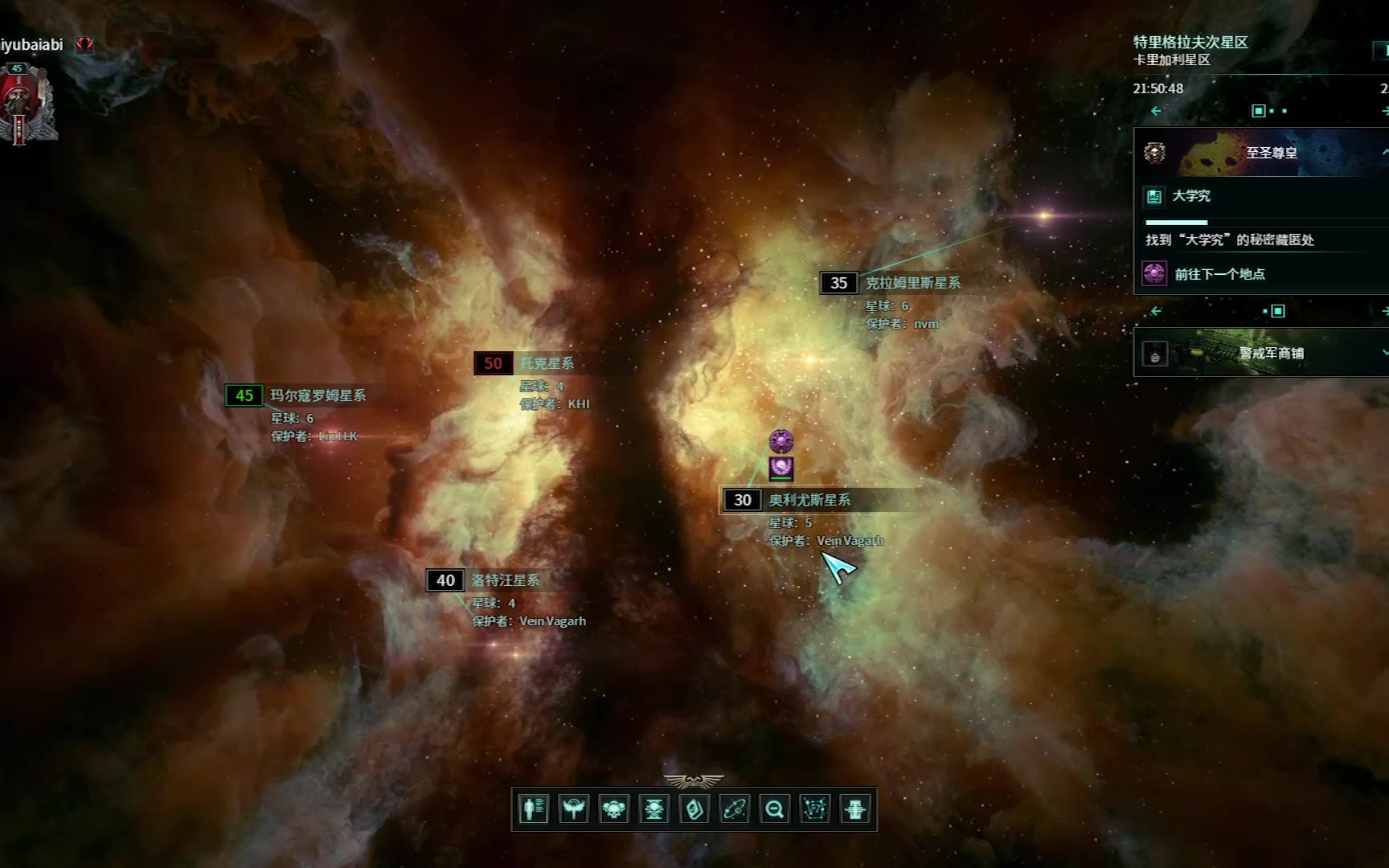
Task: Open the orbiting planets toolbar icon
Action: tap(734, 809)
